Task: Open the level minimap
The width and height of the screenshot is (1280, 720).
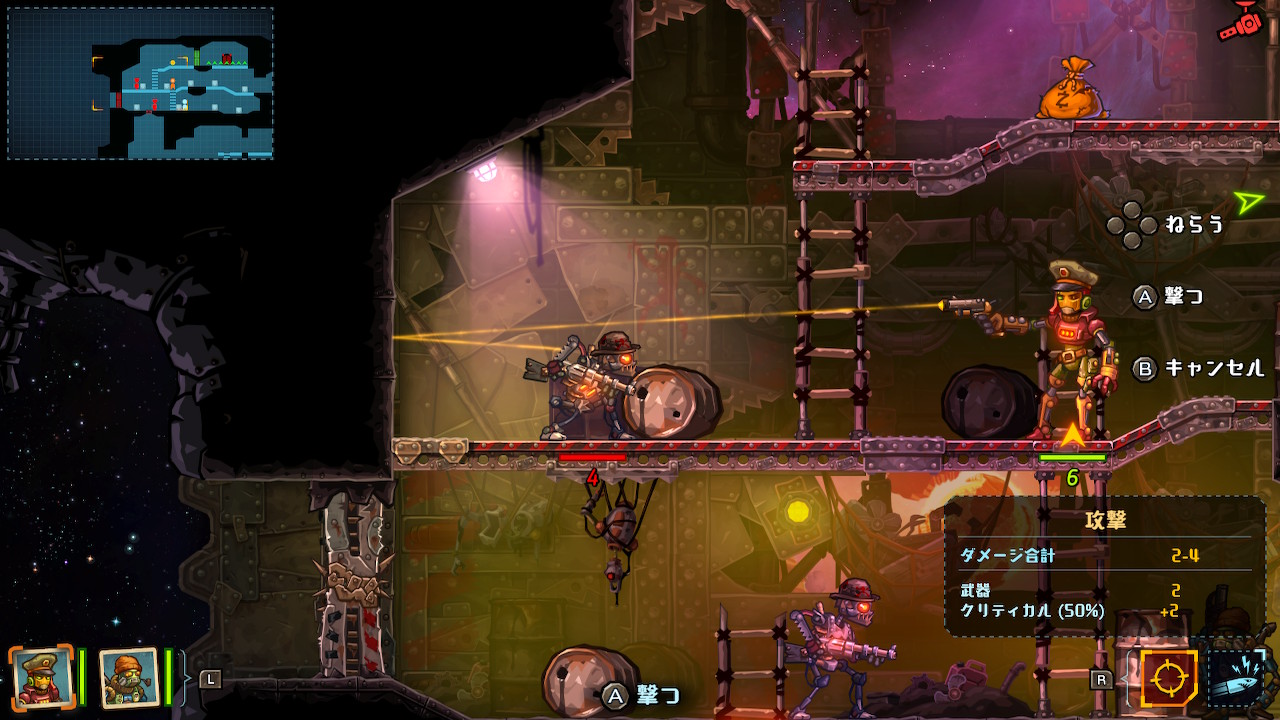Action: tap(140, 84)
